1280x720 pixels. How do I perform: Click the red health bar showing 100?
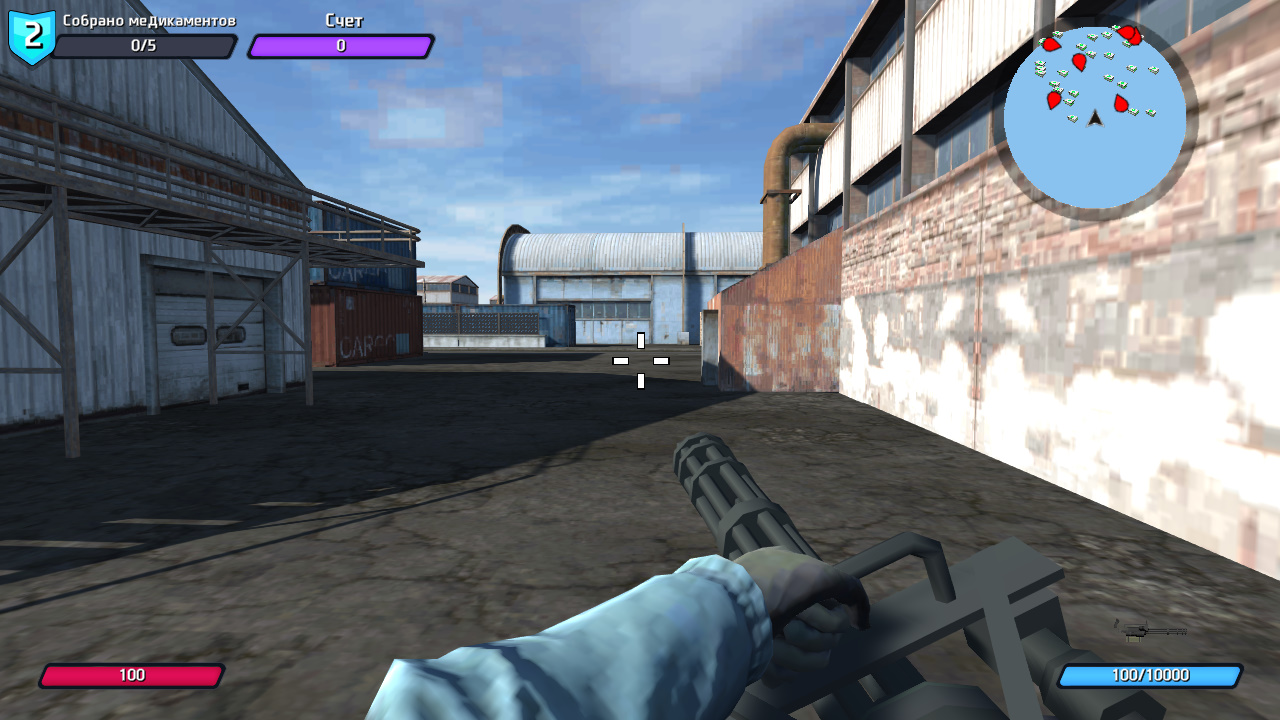(134, 675)
